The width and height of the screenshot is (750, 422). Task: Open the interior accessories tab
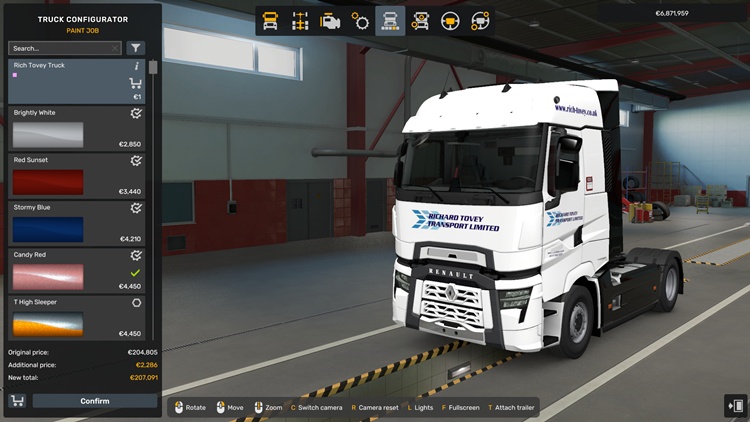481,20
